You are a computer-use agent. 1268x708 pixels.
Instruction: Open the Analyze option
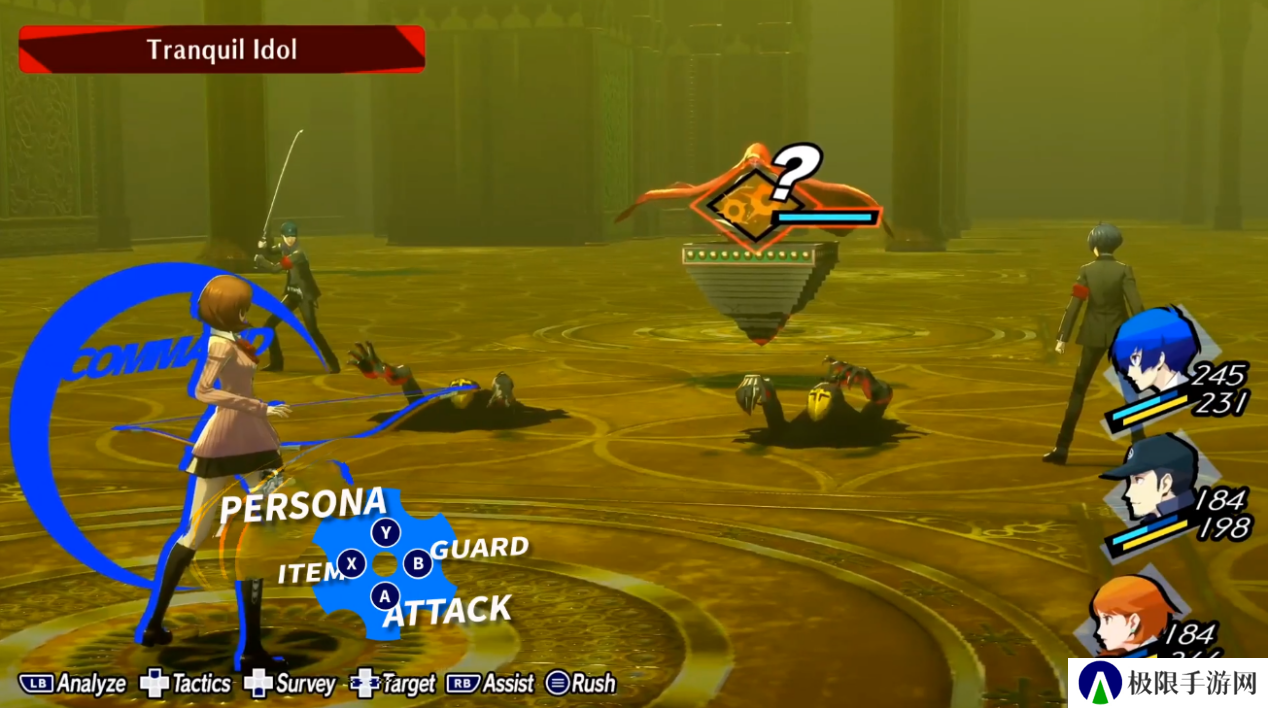click(x=73, y=684)
